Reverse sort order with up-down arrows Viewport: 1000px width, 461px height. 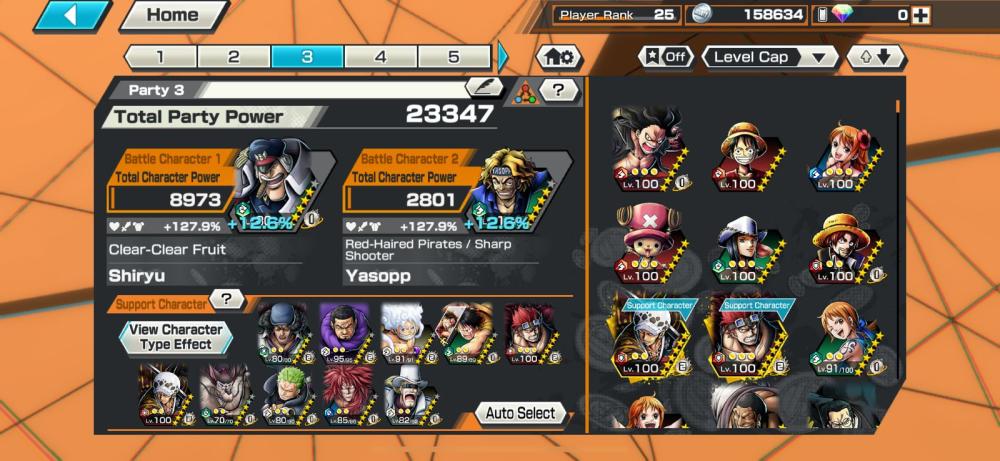(x=876, y=57)
